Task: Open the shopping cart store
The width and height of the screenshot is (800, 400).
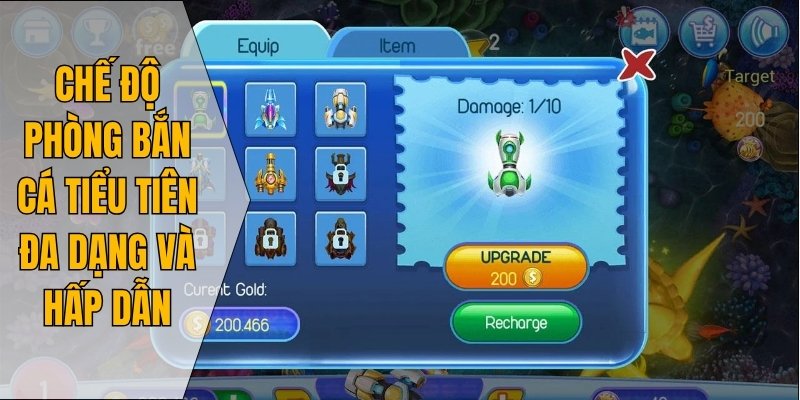Action: click(703, 32)
